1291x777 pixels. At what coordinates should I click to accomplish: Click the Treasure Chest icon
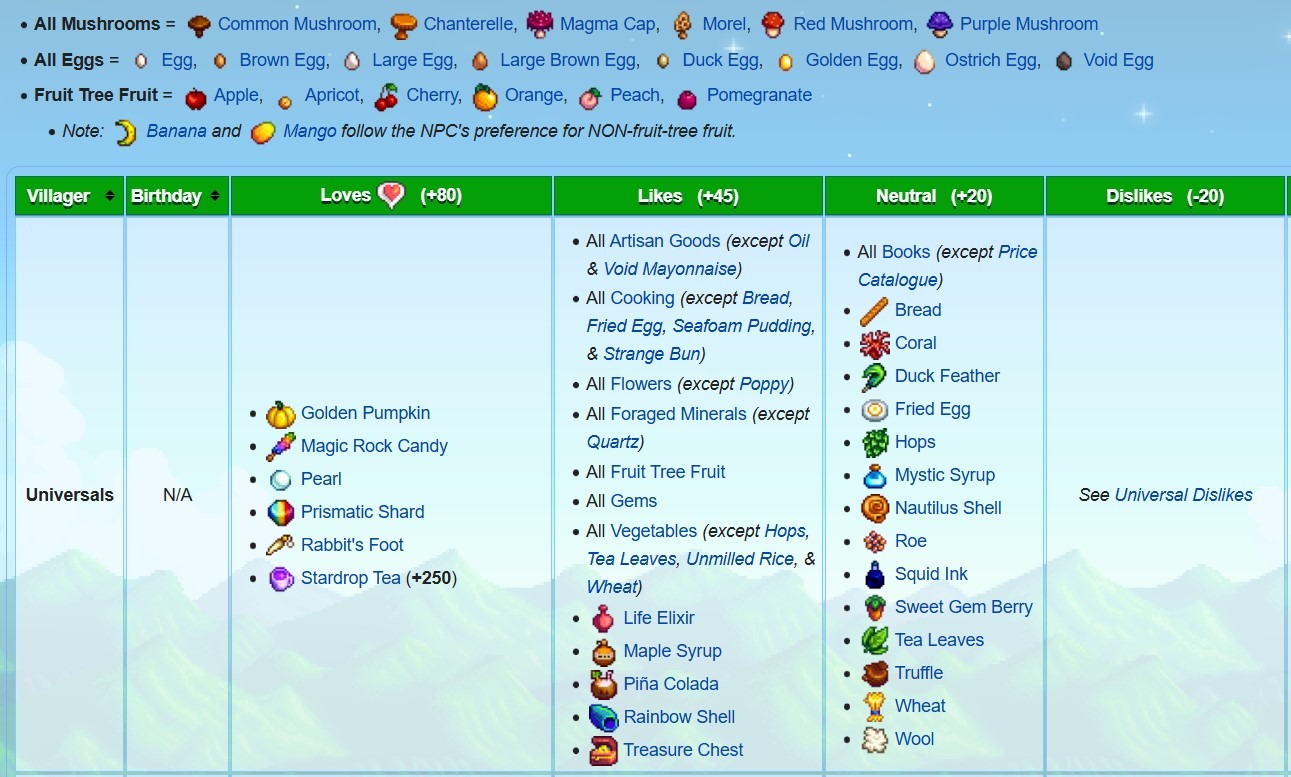click(603, 750)
